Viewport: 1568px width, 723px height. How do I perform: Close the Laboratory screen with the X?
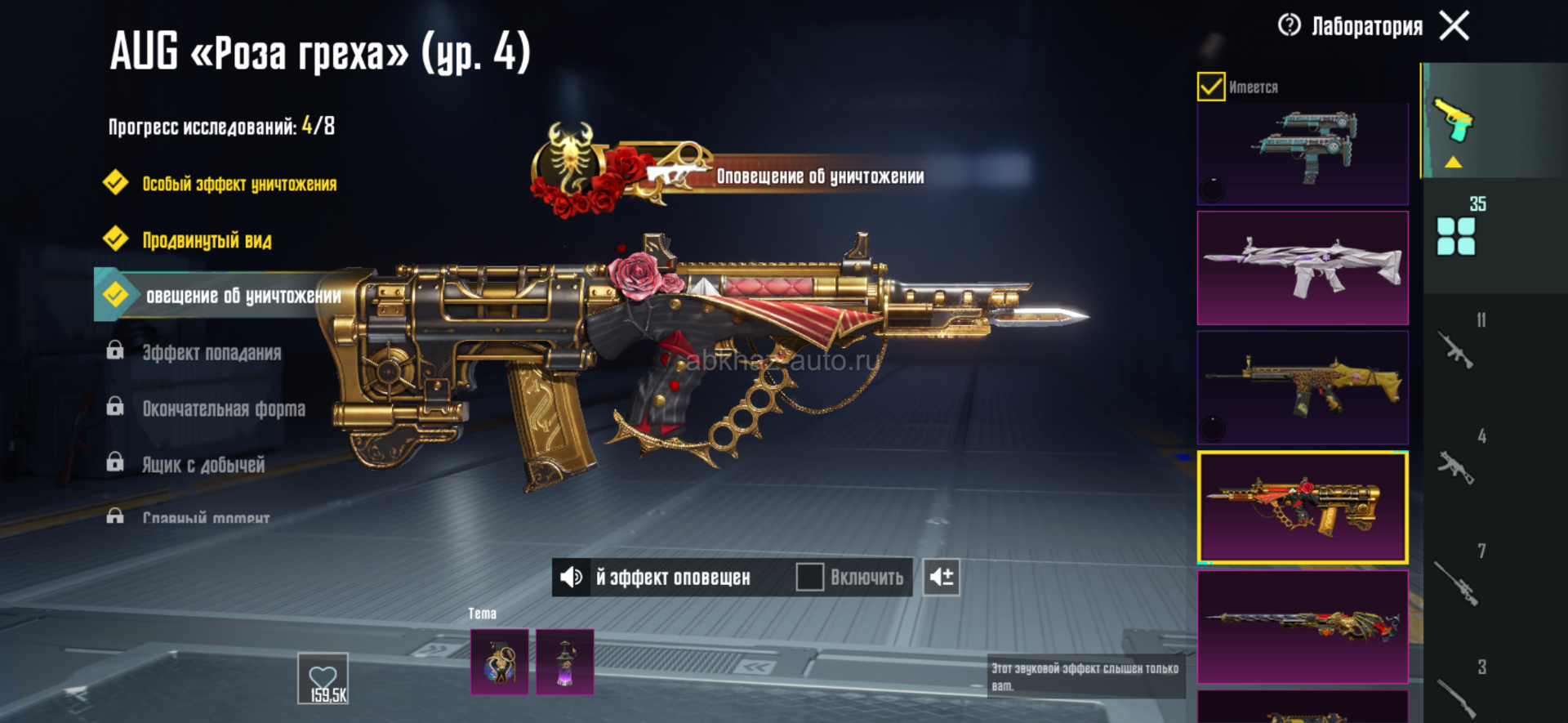tap(1454, 26)
